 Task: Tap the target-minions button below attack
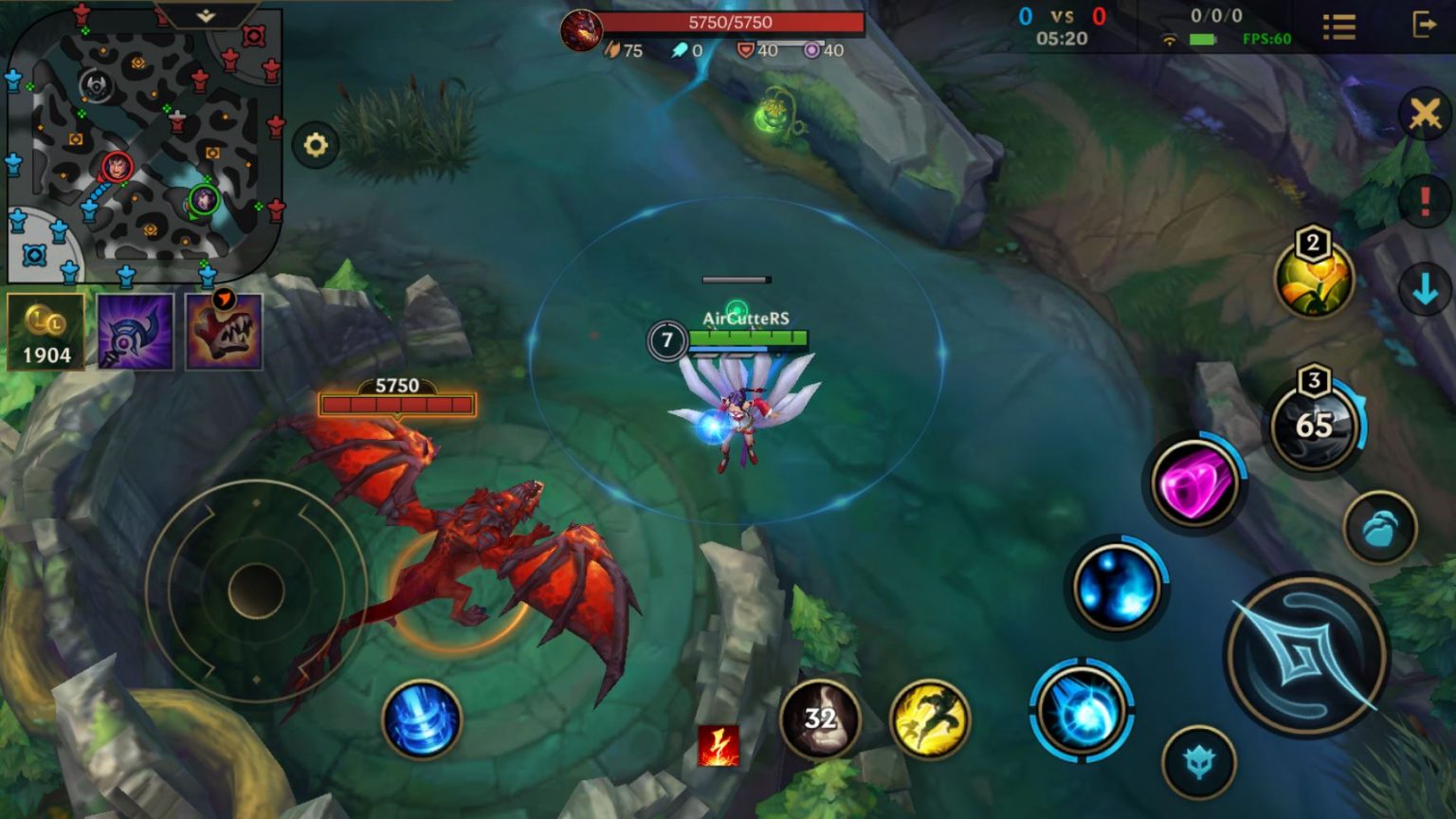(x=1199, y=761)
